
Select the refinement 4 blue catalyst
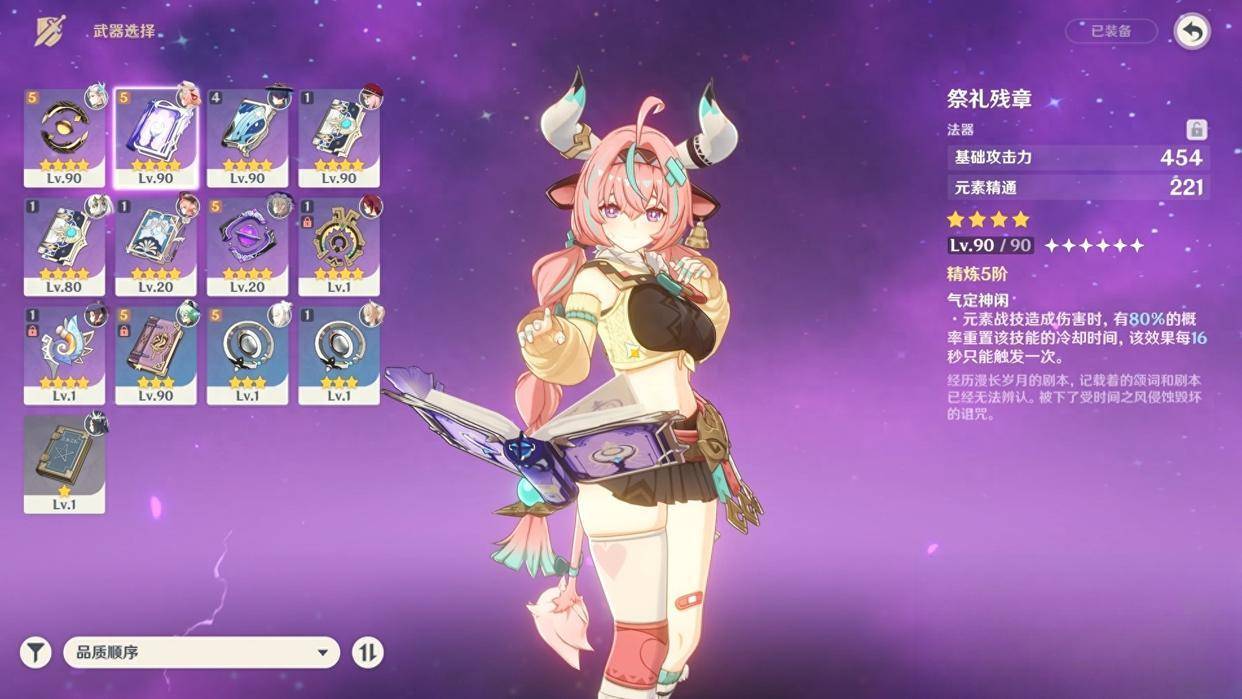(247, 137)
